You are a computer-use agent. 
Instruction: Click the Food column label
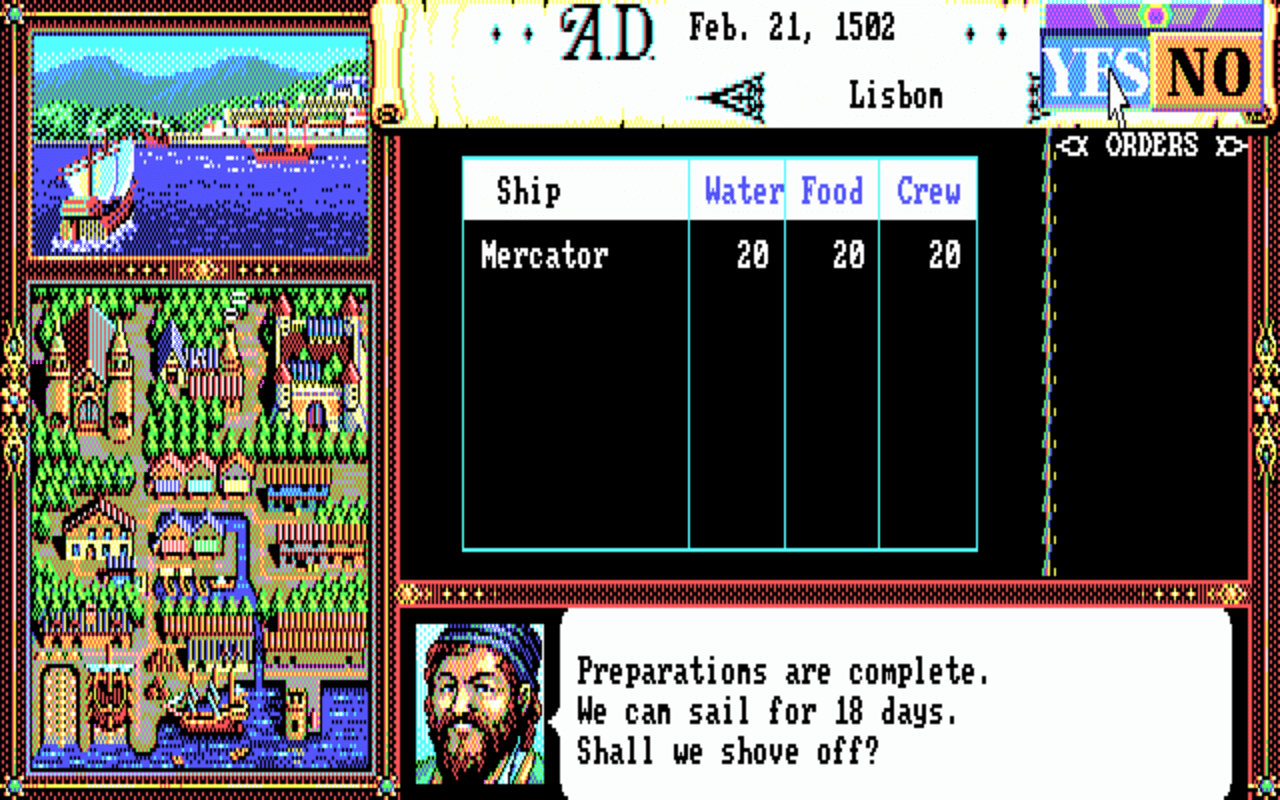(833, 190)
